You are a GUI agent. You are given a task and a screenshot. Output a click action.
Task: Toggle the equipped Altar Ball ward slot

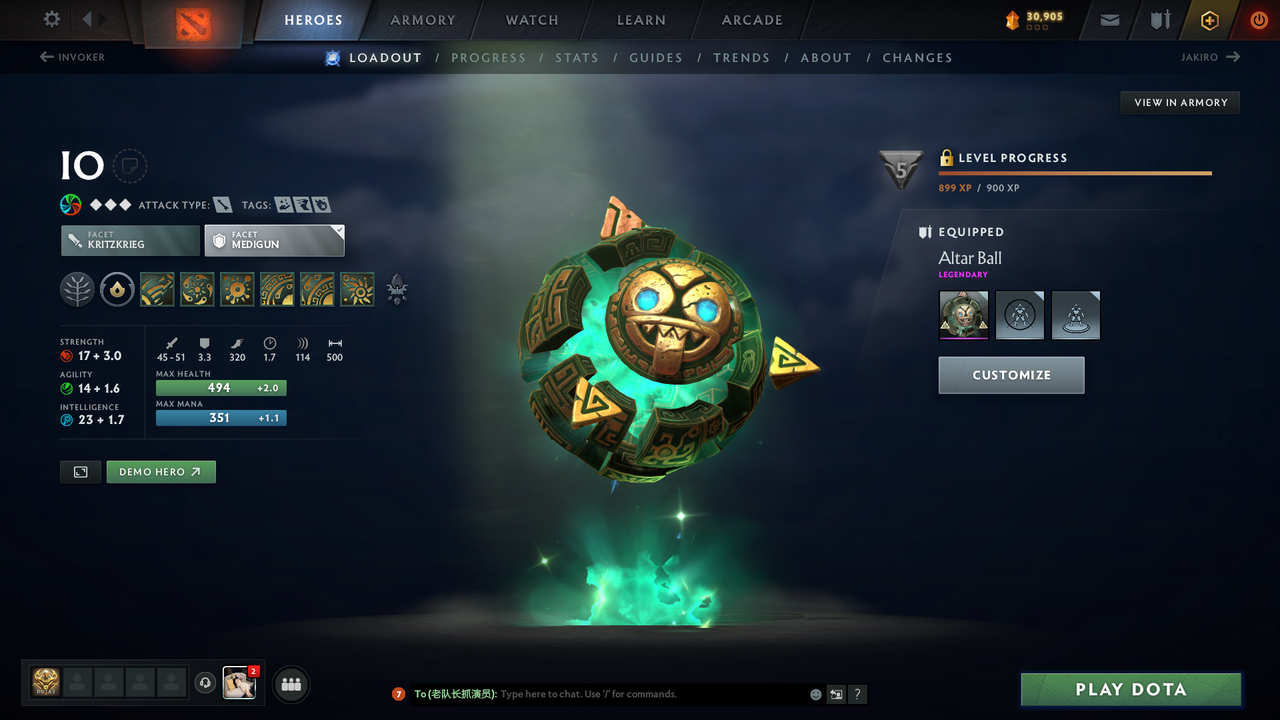[962, 314]
